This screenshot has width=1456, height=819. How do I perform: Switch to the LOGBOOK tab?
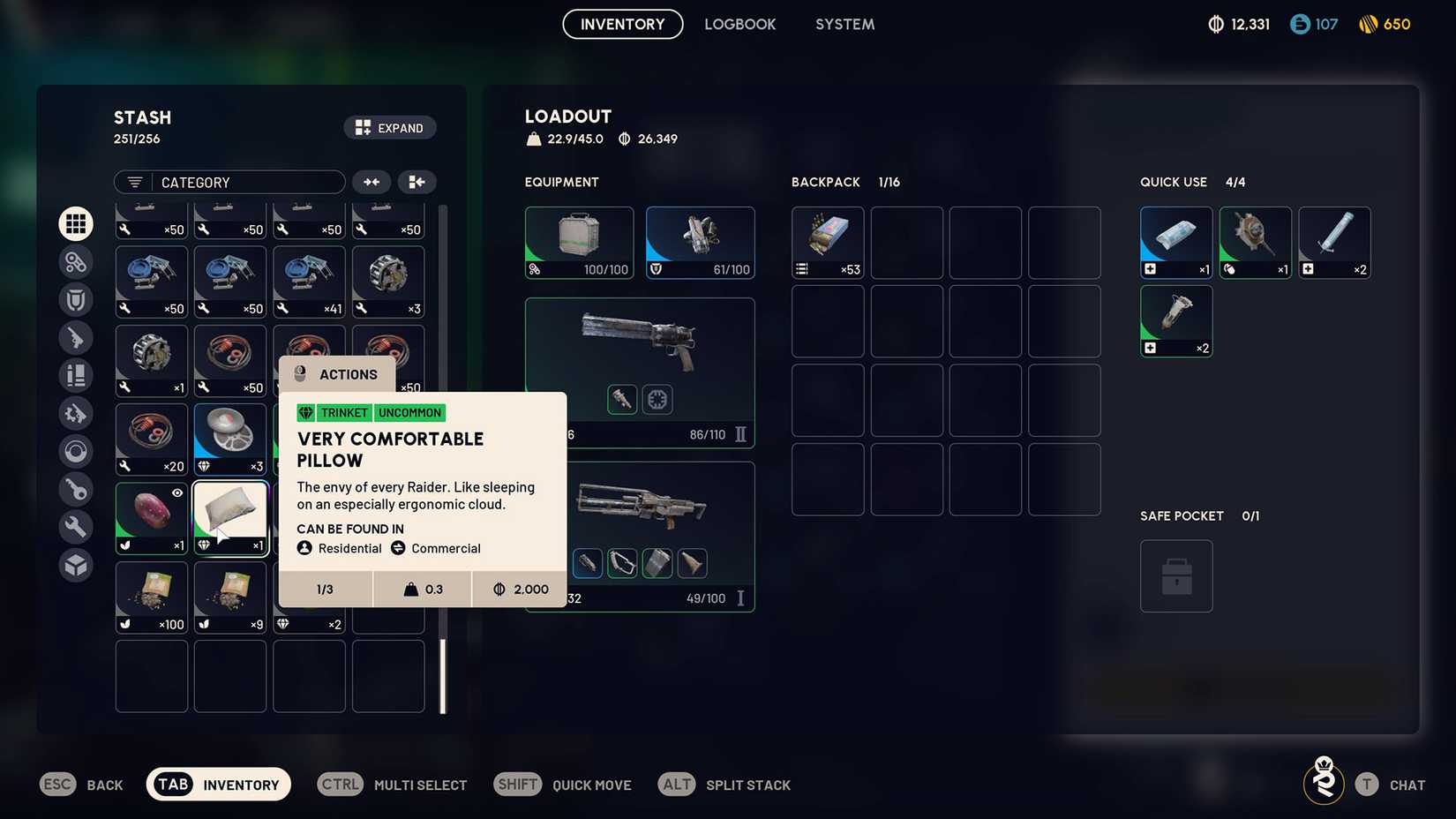point(740,24)
